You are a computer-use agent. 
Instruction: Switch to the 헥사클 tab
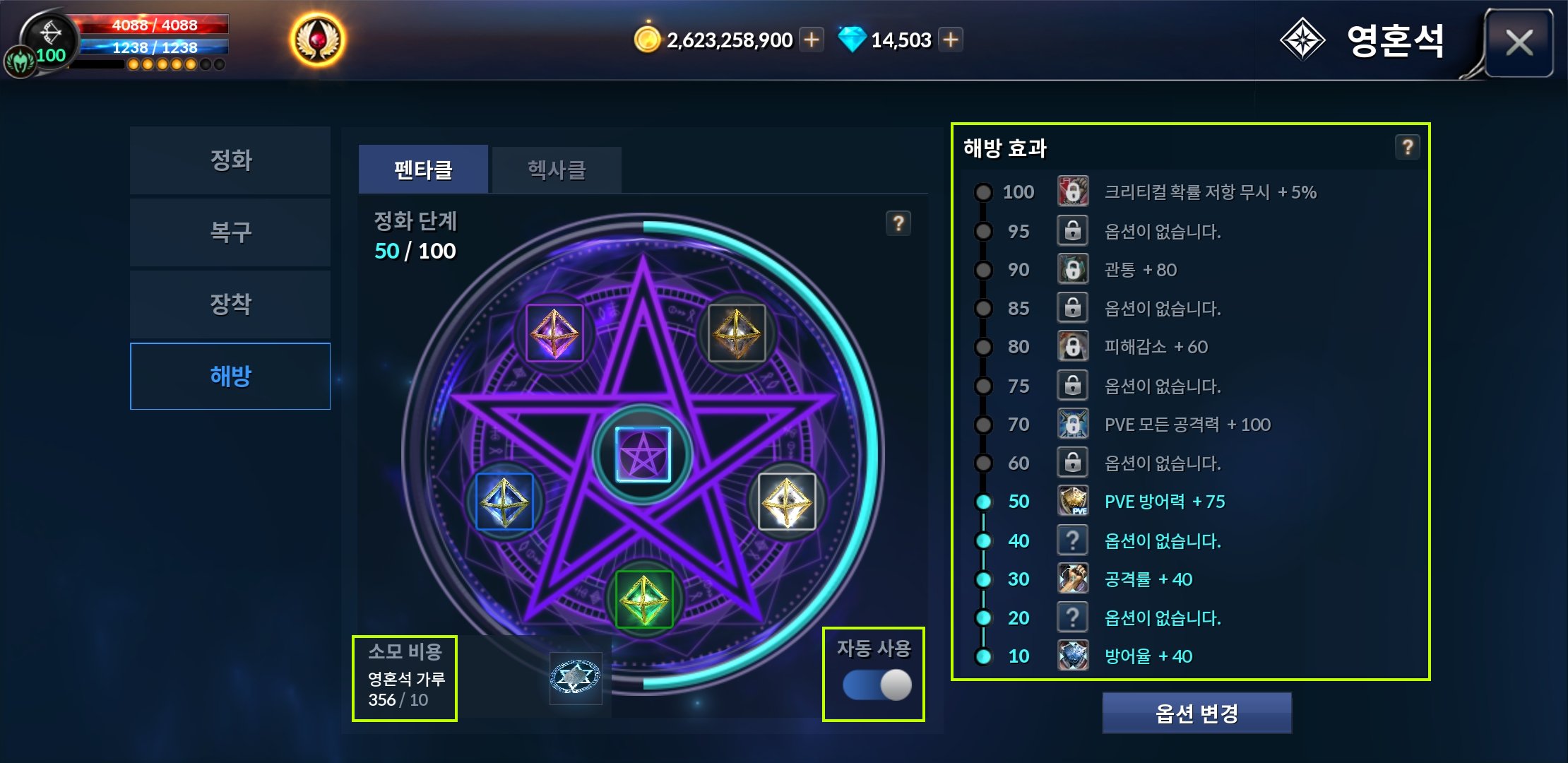557,170
